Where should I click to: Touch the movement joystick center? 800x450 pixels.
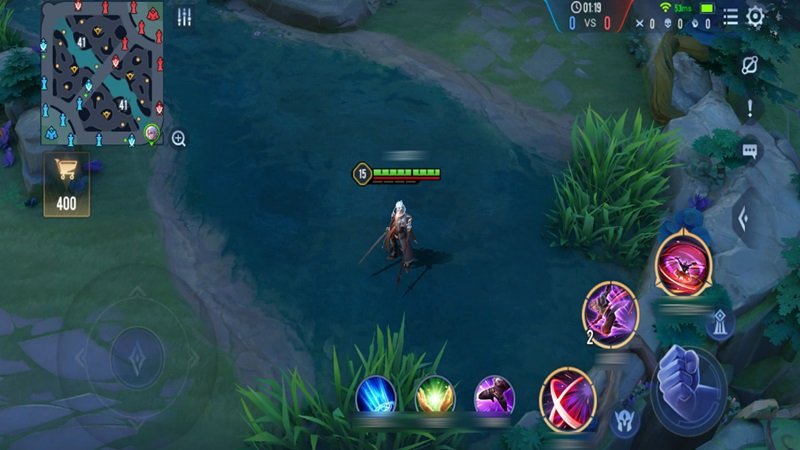pos(137,356)
